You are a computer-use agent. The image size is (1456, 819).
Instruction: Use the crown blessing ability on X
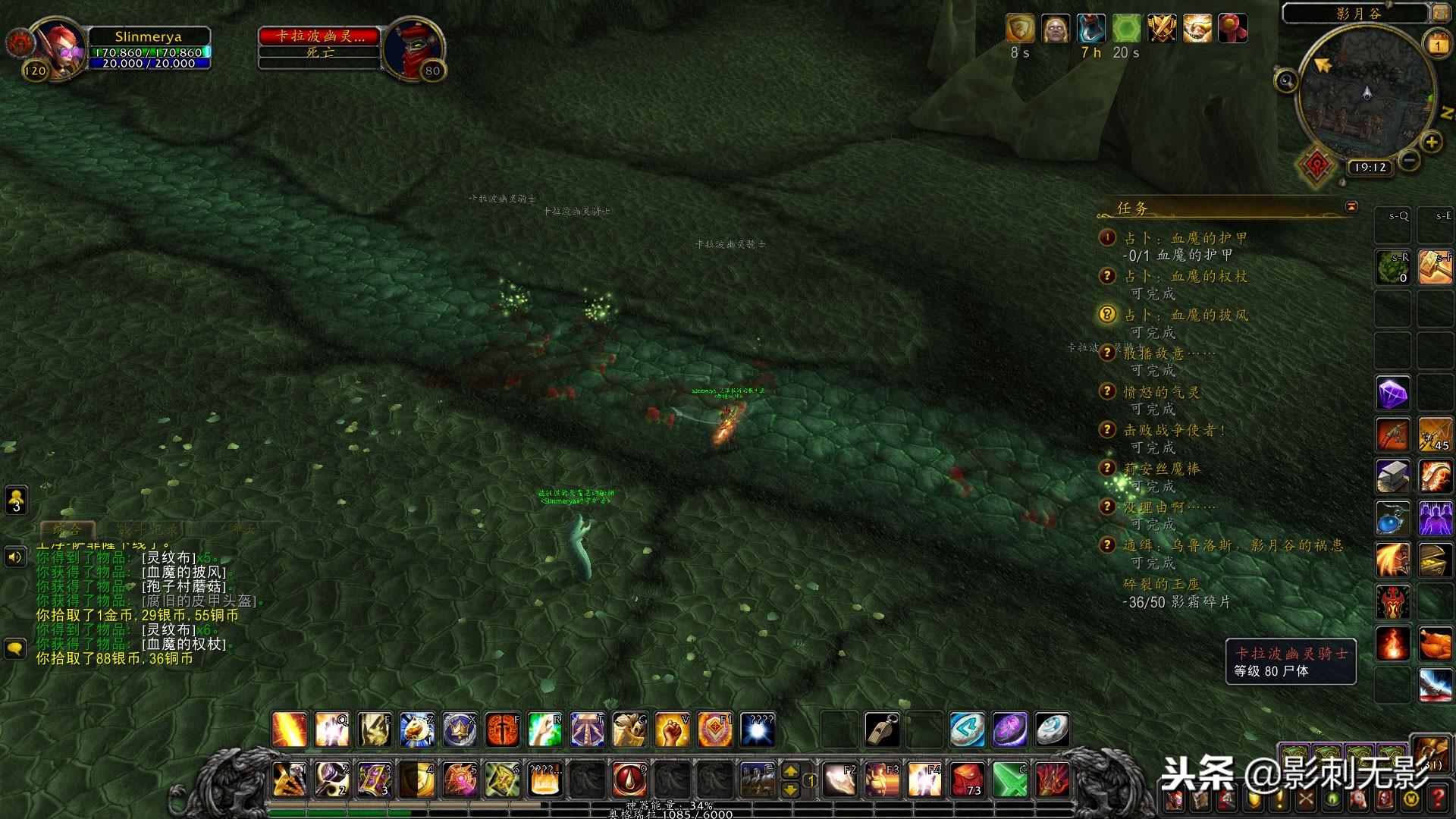coord(460,730)
